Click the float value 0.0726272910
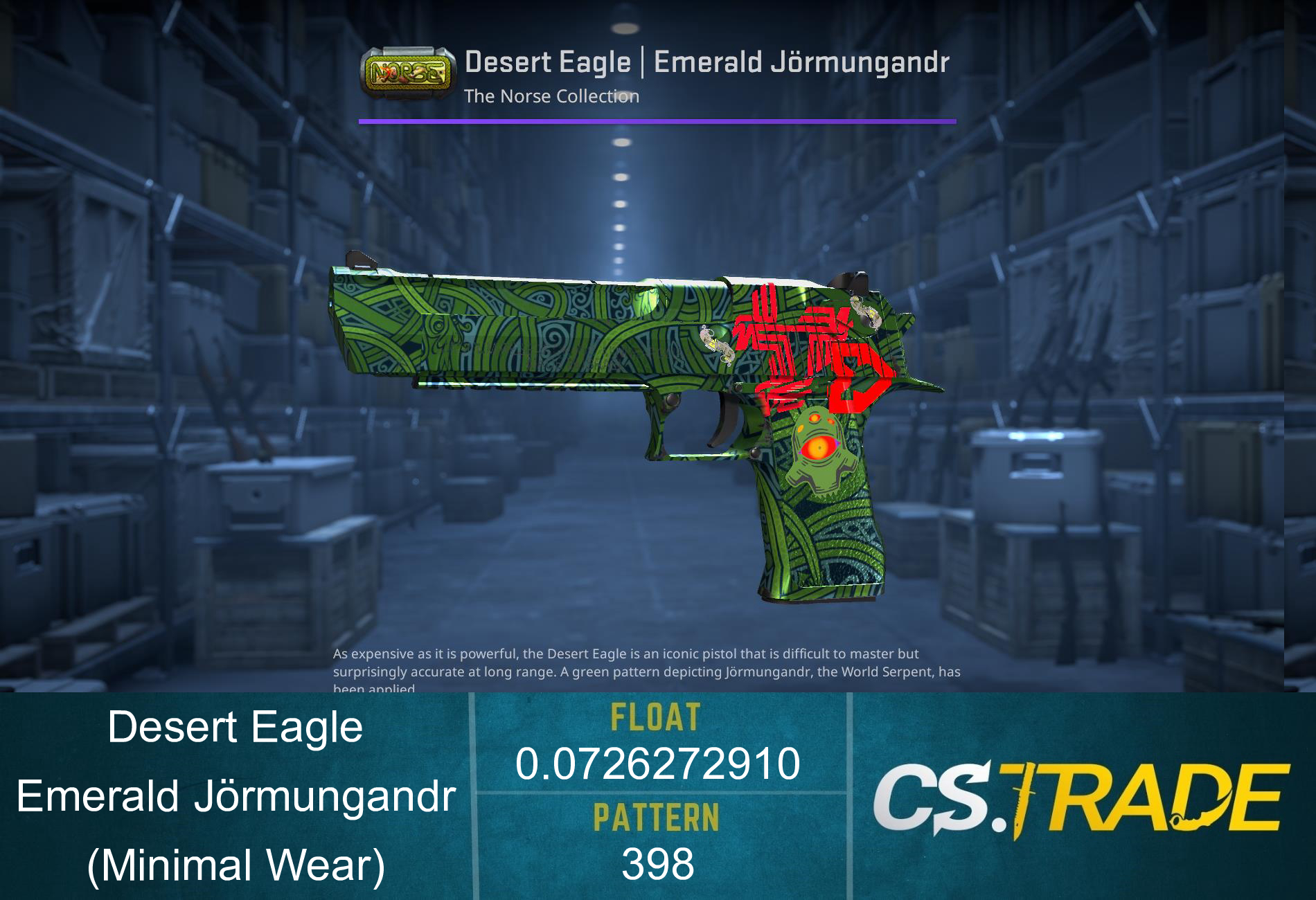Image resolution: width=1316 pixels, height=900 pixels. click(x=659, y=765)
